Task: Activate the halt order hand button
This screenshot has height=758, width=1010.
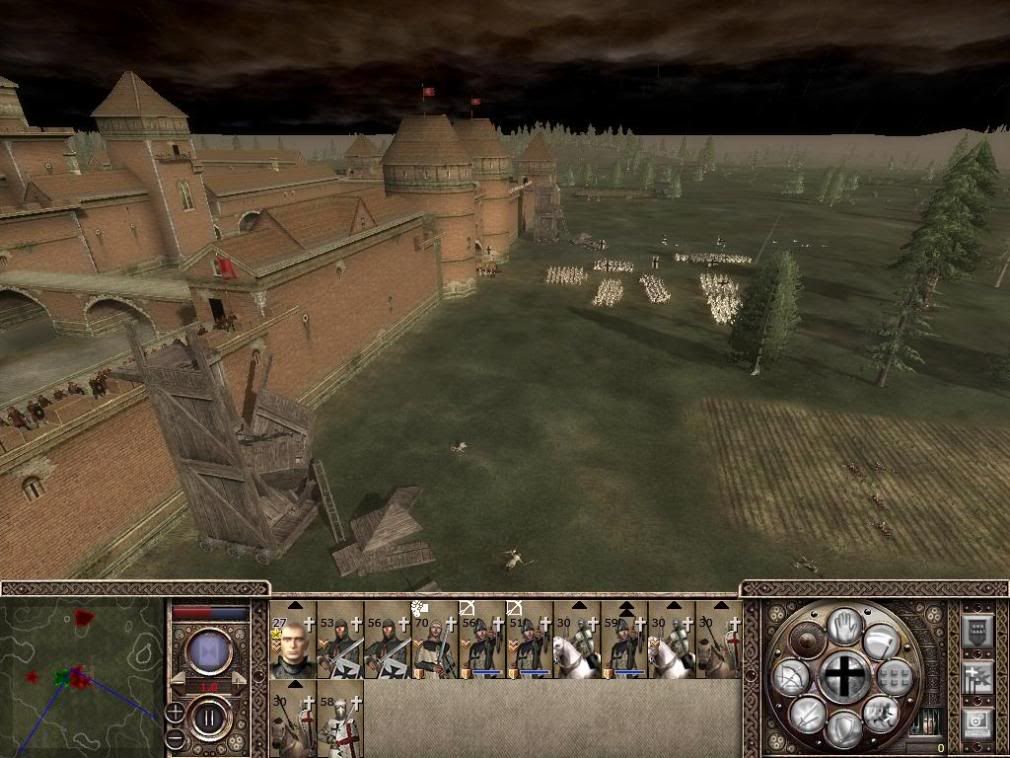Action: (845, 626)
